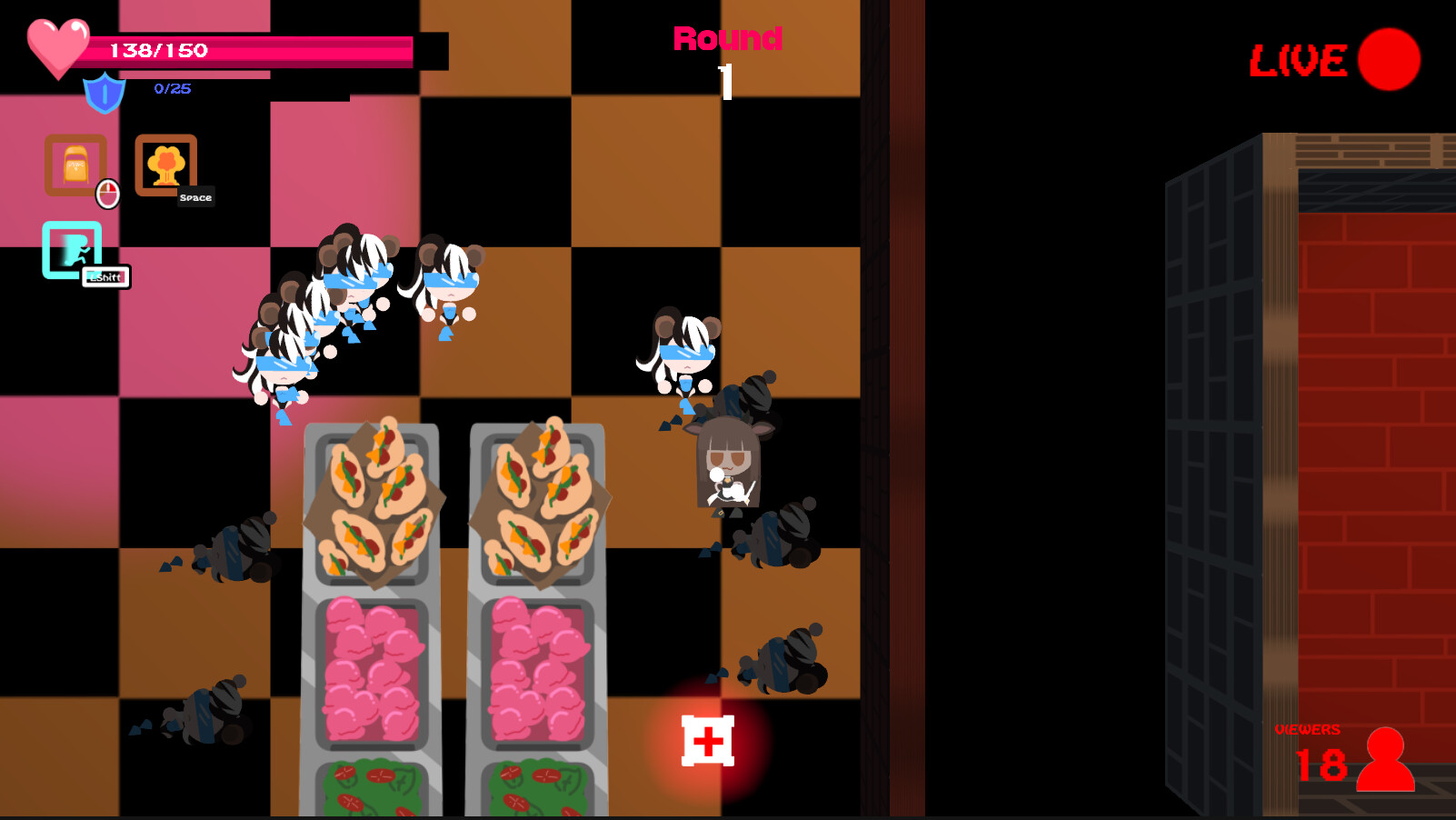
Task: Toggle the LIVE broadcast red dot
Action: pyautogui.click(x=1388, y=59)
